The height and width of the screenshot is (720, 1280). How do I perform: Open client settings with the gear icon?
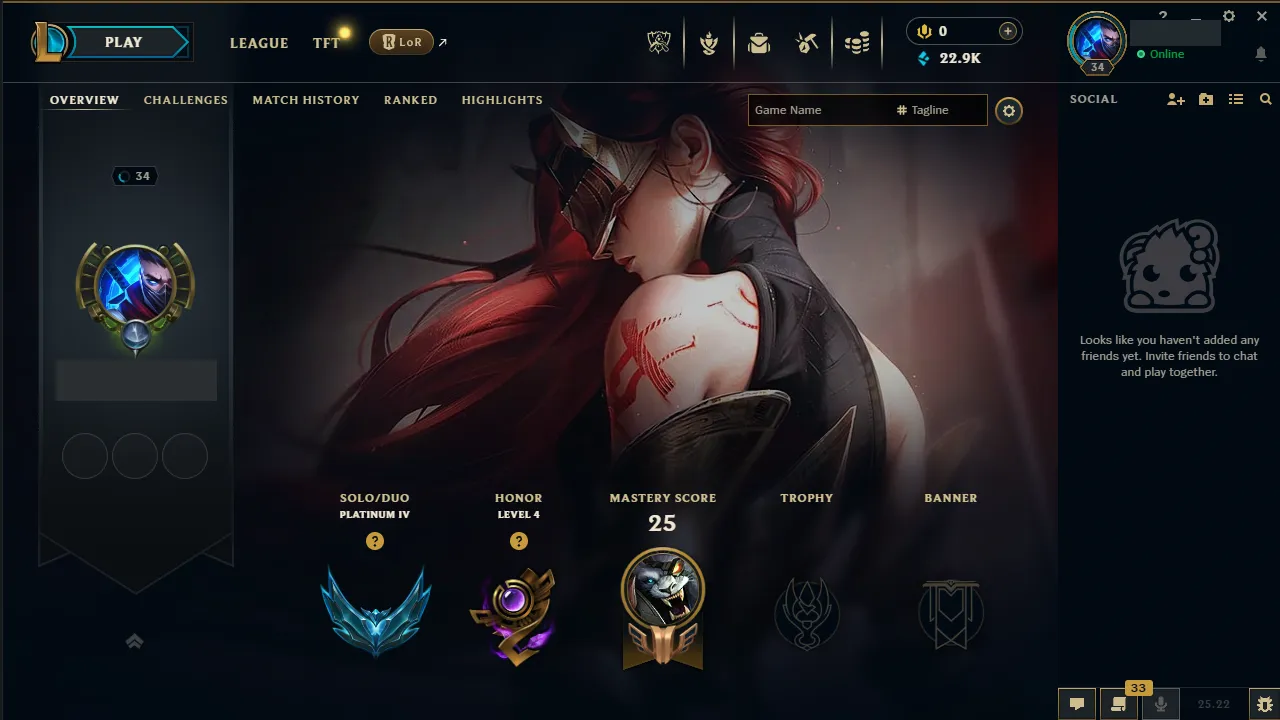[1228, 16]
